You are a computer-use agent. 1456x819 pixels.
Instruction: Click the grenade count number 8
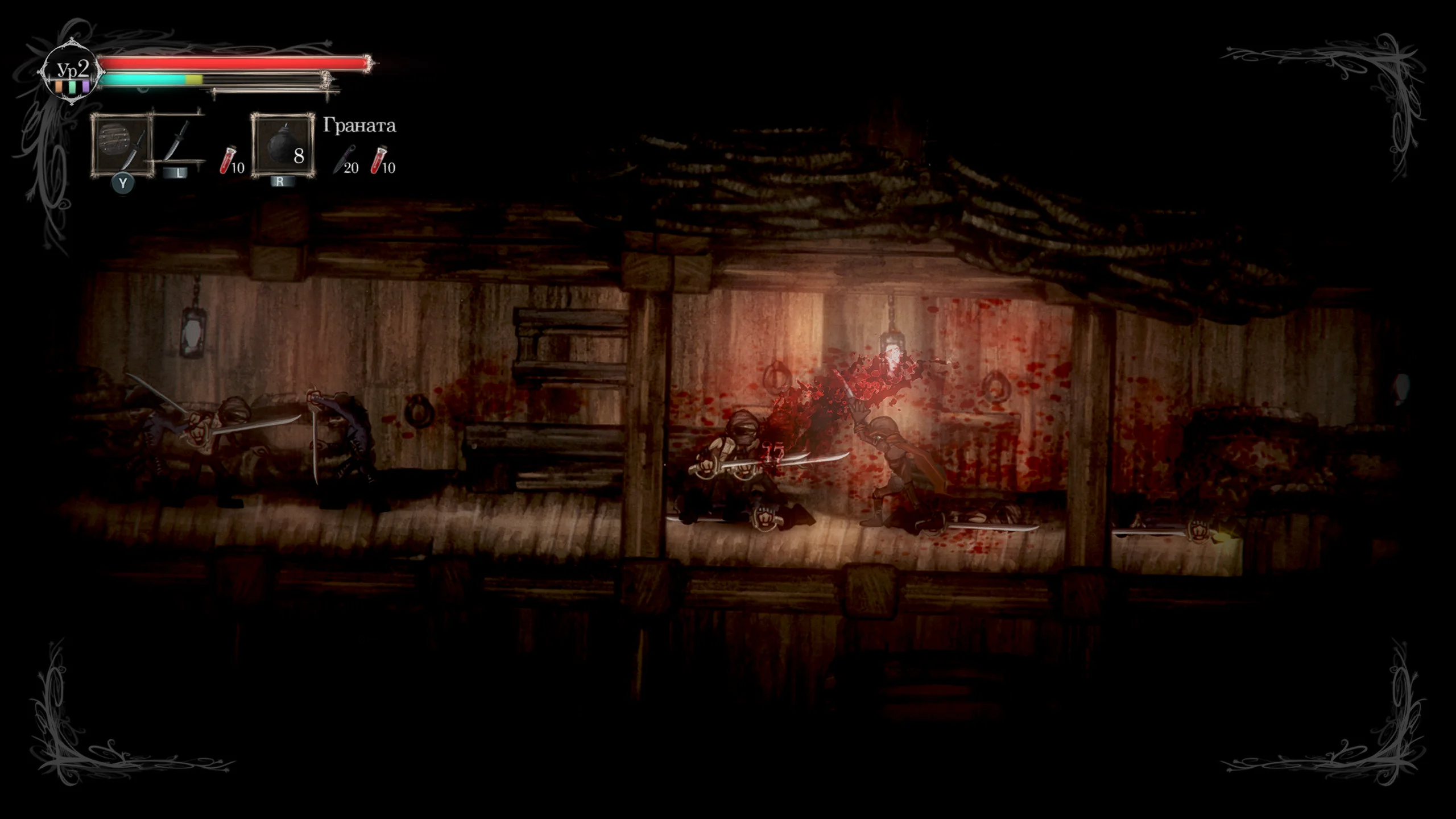point(298,155)
